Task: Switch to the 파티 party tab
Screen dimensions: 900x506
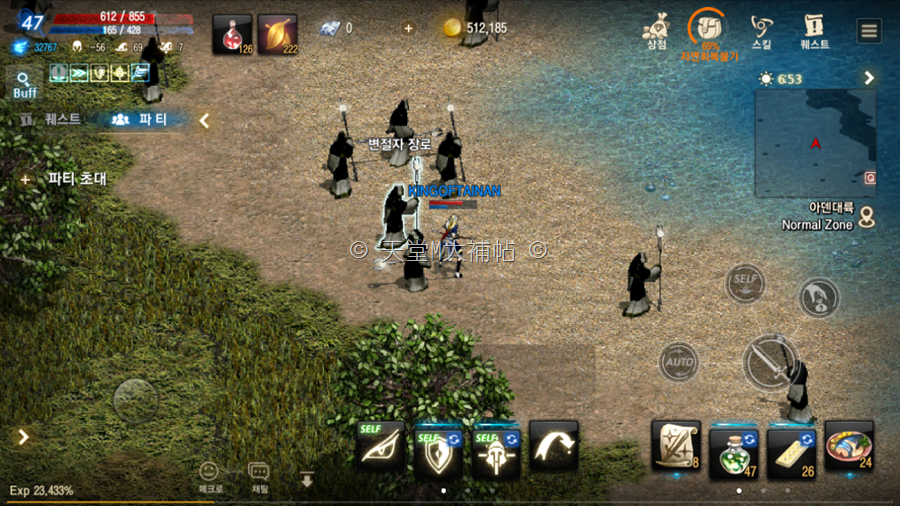Action: click(140, 119)
